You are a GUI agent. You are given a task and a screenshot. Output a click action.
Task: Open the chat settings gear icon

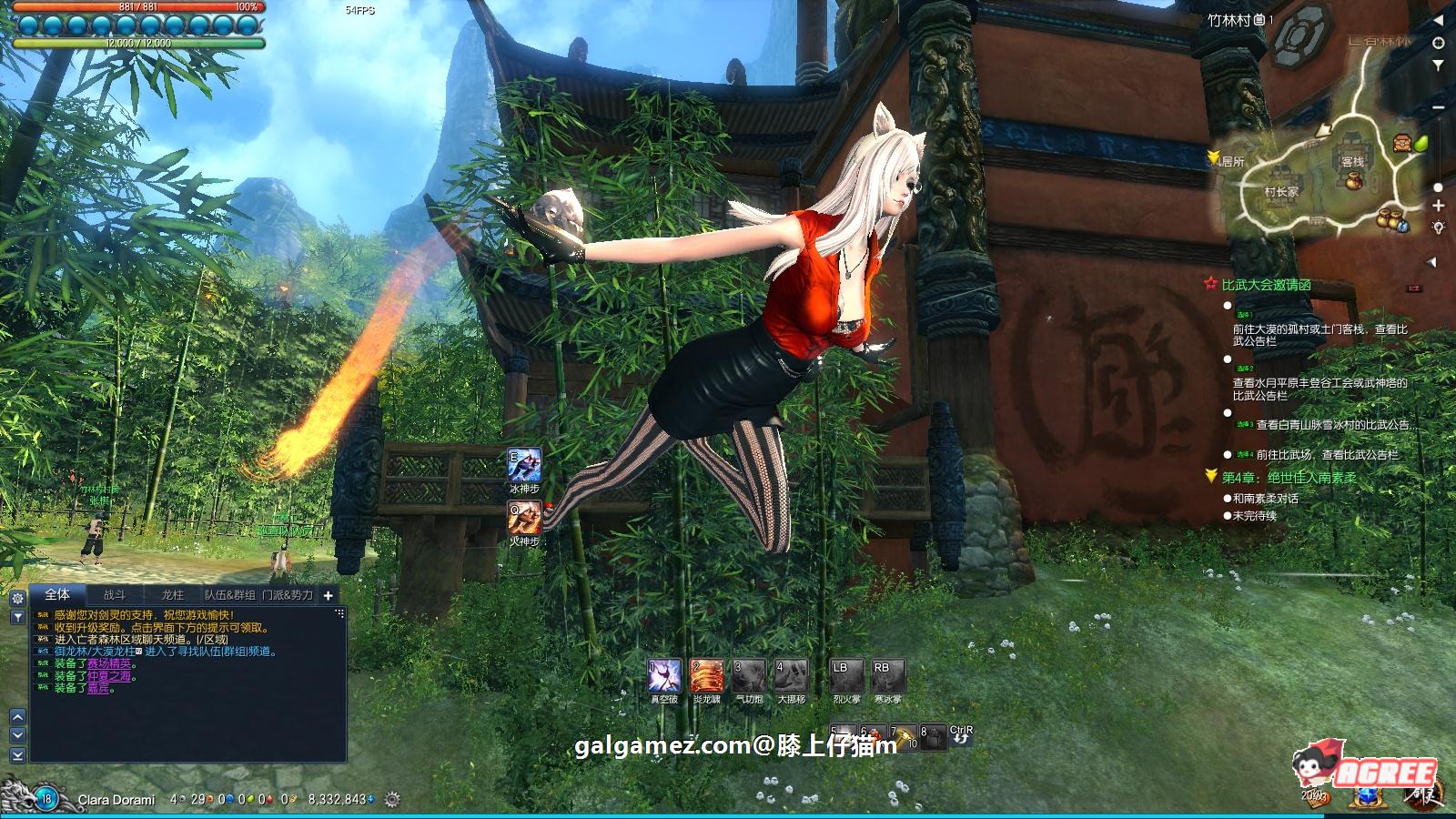(17, 598)
